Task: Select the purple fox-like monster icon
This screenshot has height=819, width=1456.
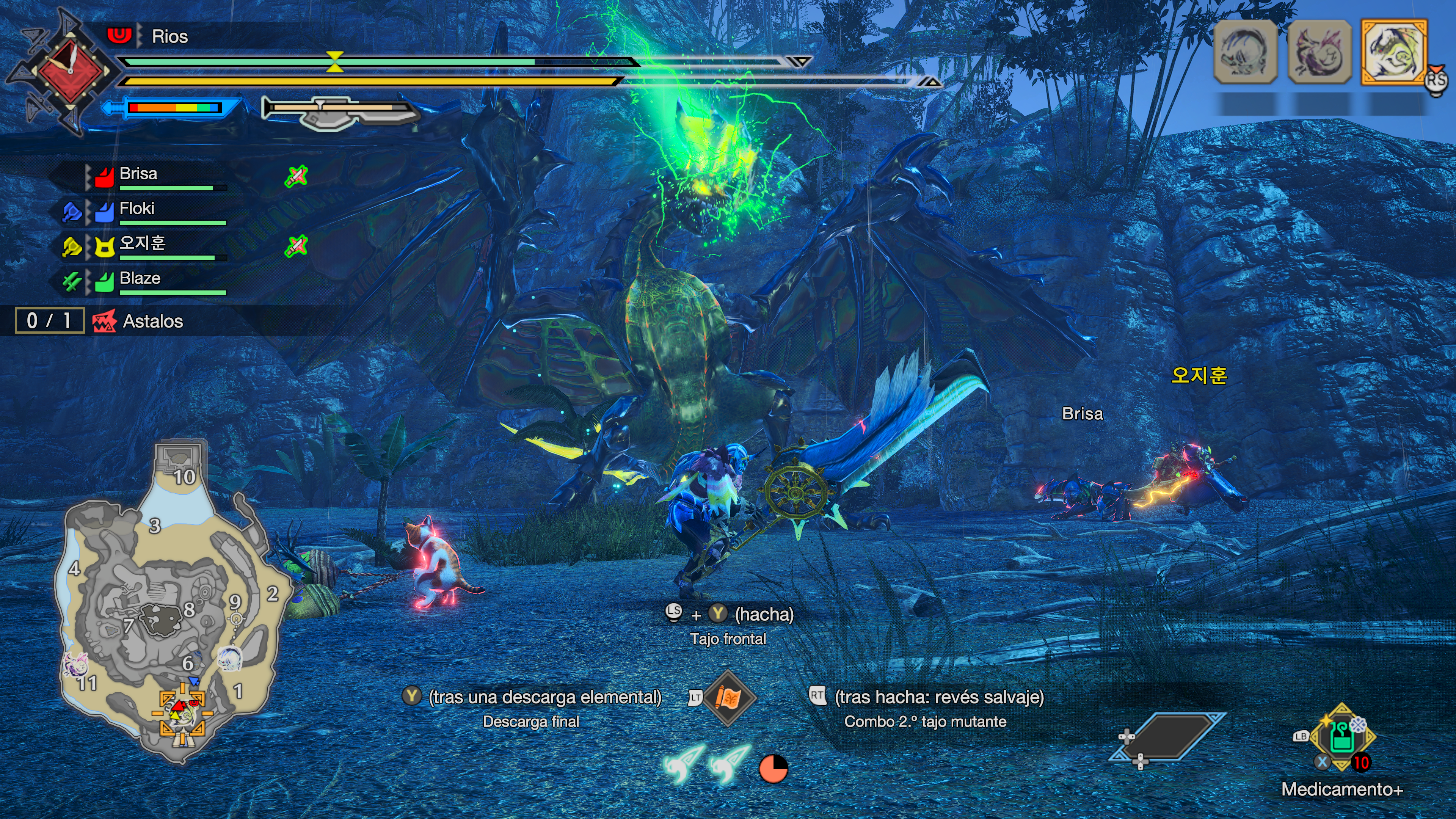Action: [1319, 52]
